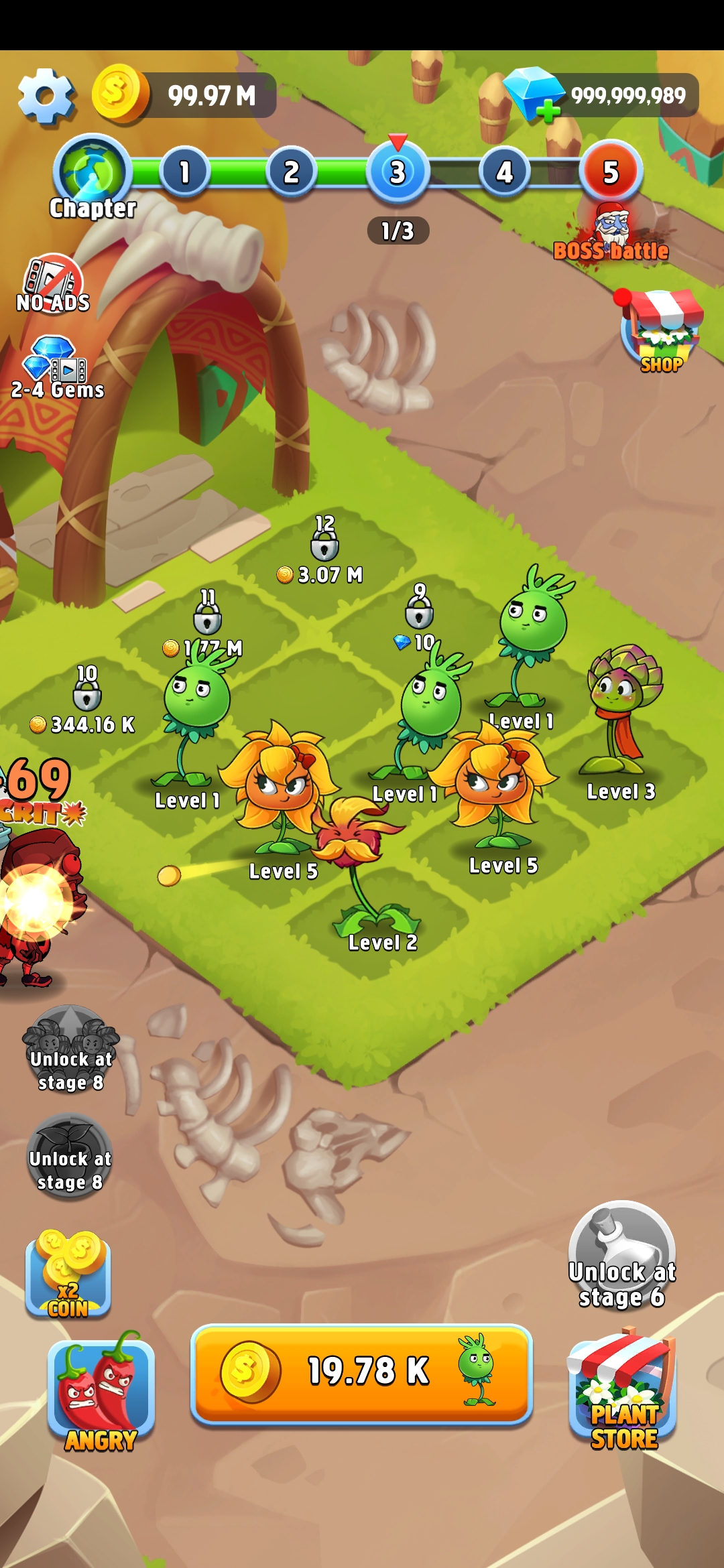Add gems with the blue diamond plus icon
724x1568 pixels.
coord(534,94)
